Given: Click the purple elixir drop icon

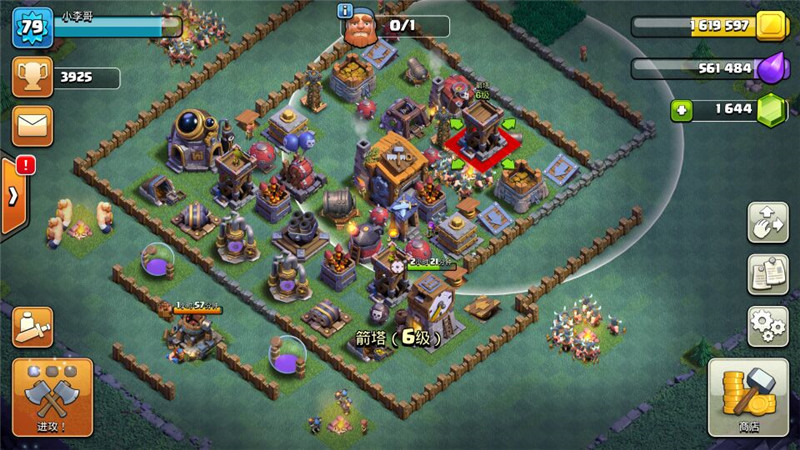Looking at the screenshot, I should click(x=769, y=68).
